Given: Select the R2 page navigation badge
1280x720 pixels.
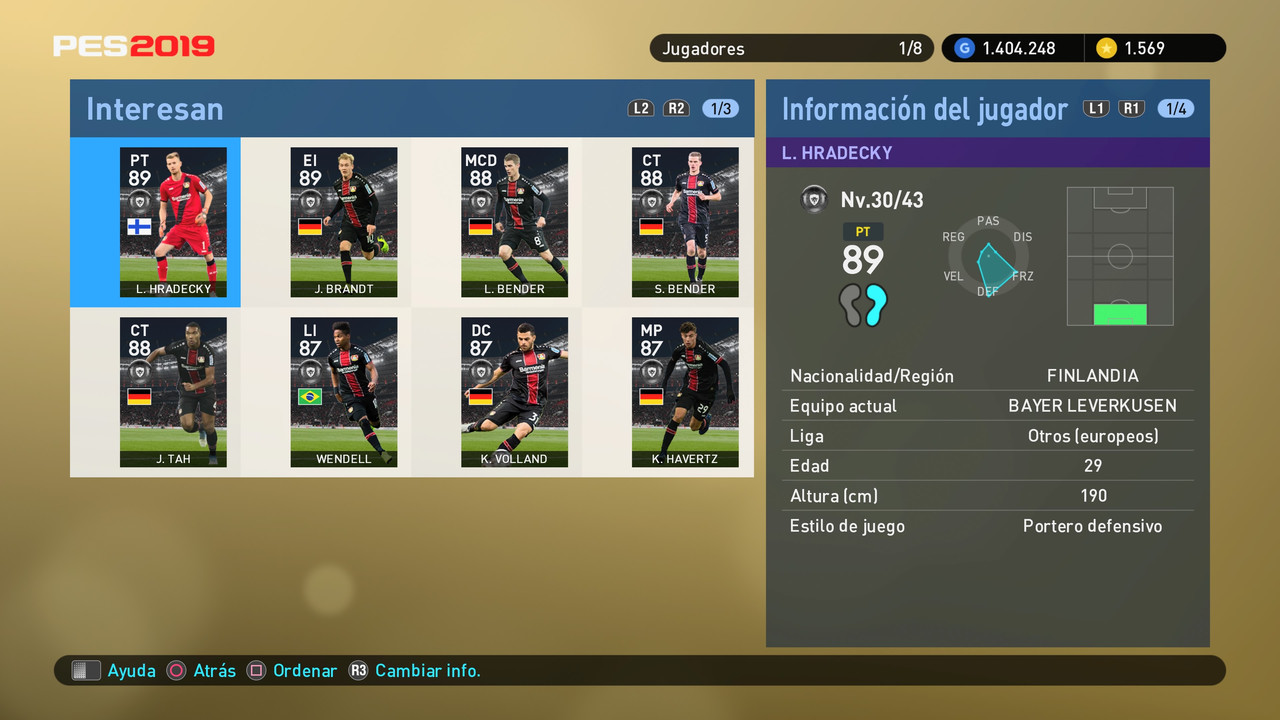Looking at the screenshot, I should (676, 108).
